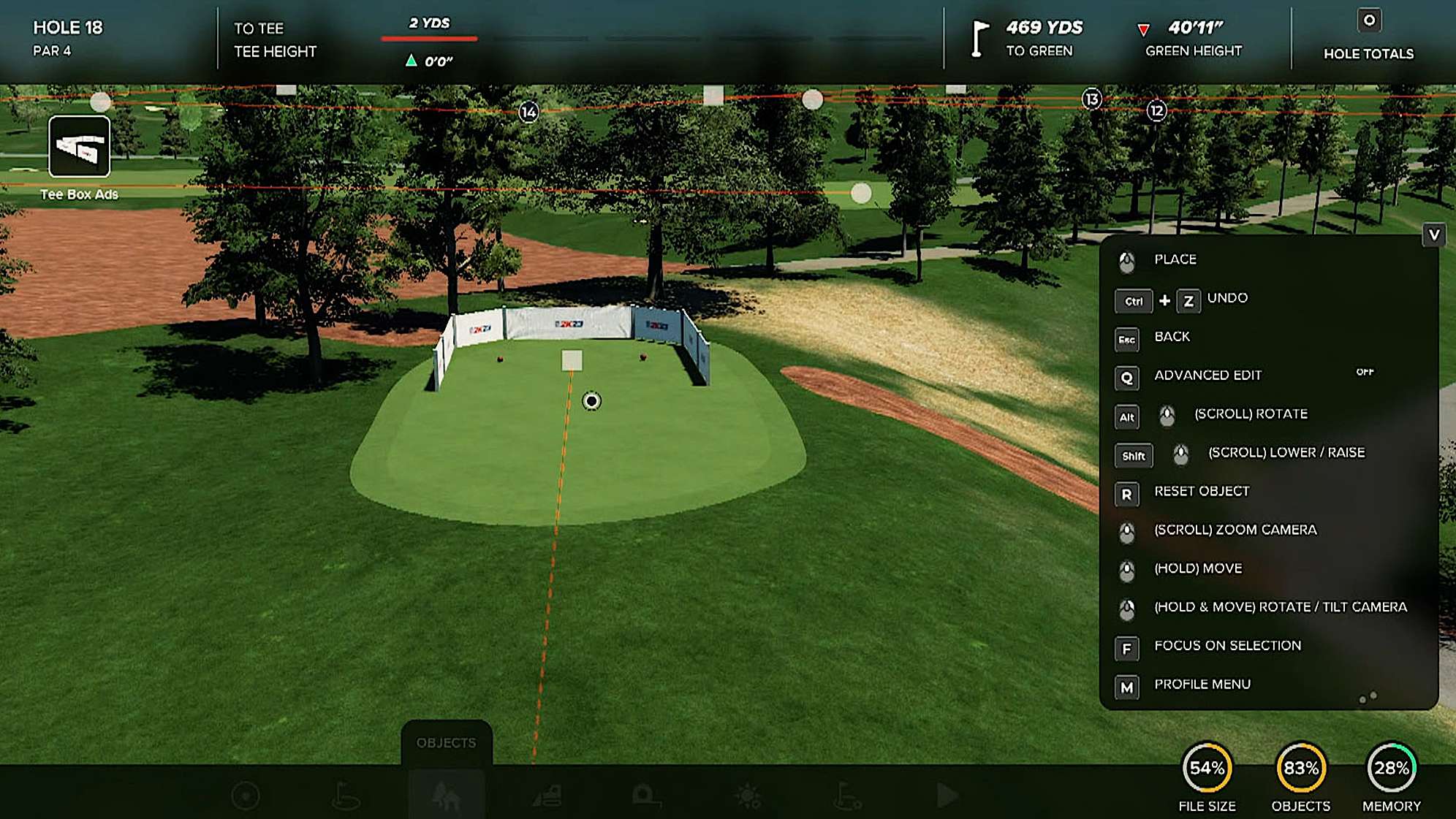Open the Objects tree-and-house tool

point(446,795)
